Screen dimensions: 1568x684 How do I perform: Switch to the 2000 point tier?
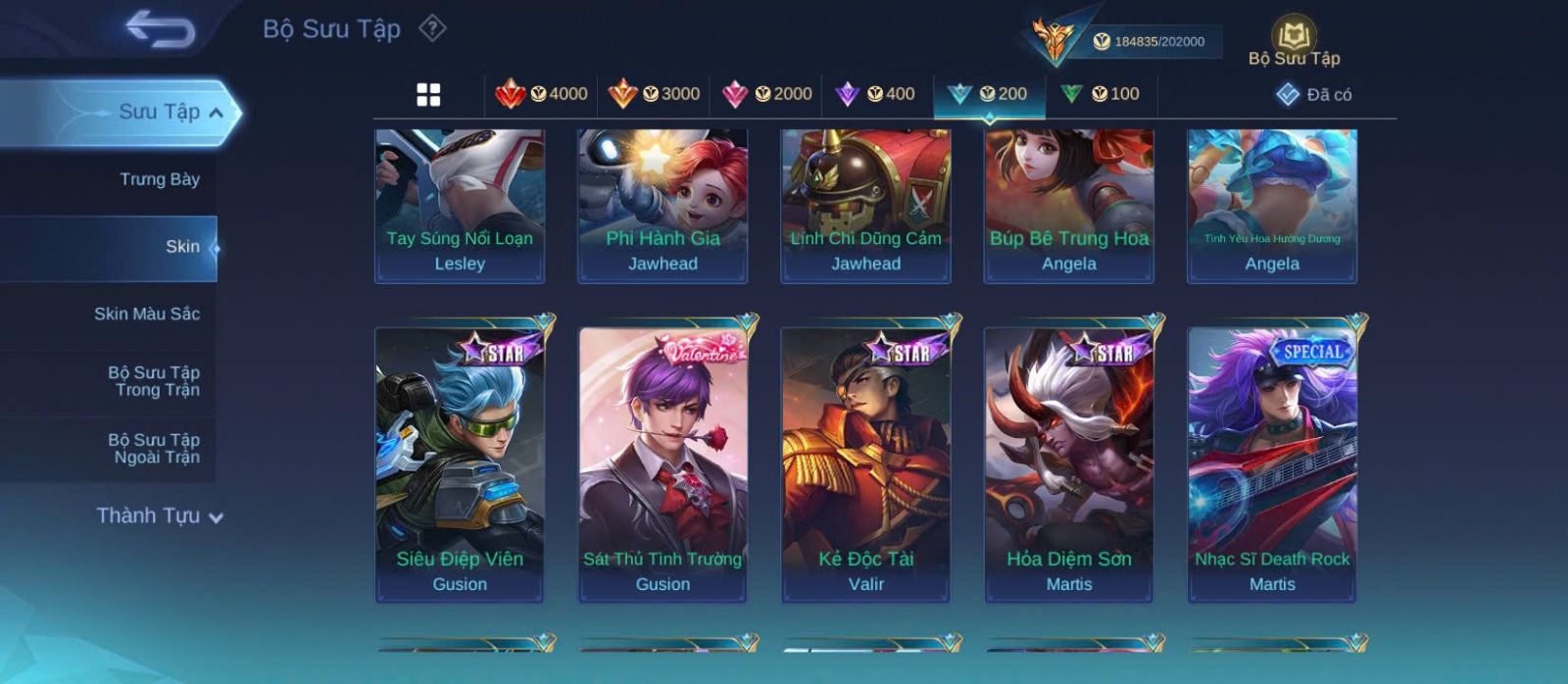click(766, 94)
